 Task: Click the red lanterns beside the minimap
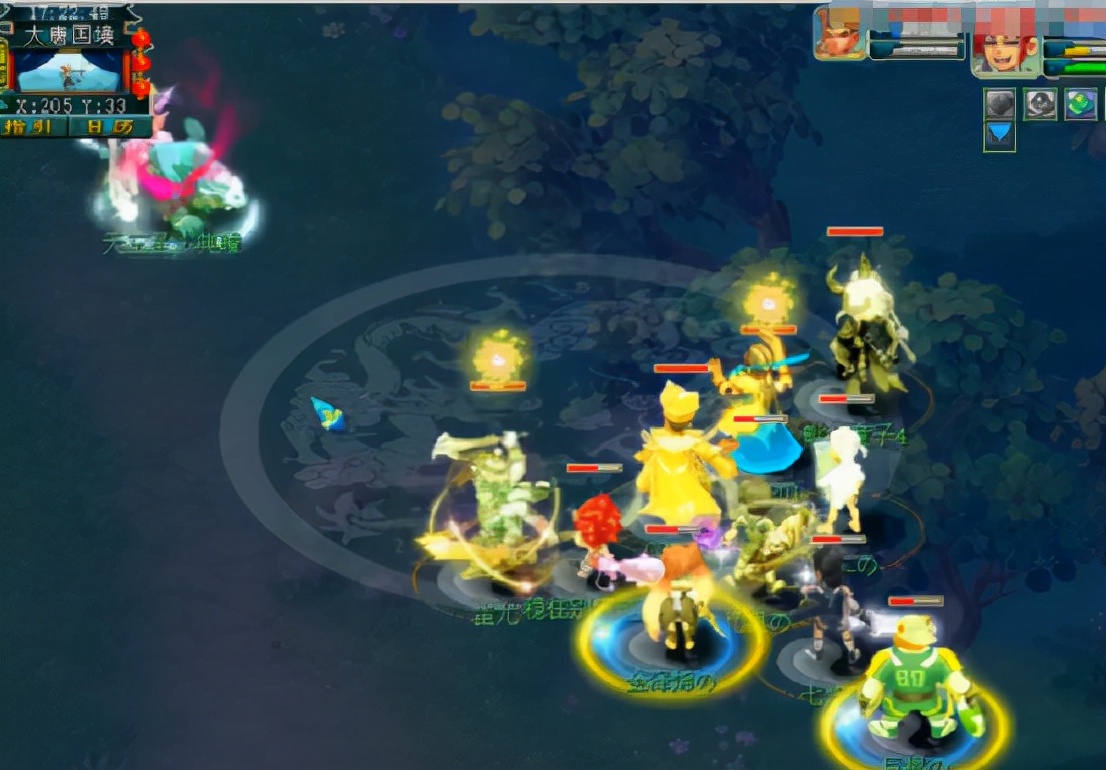141,62
